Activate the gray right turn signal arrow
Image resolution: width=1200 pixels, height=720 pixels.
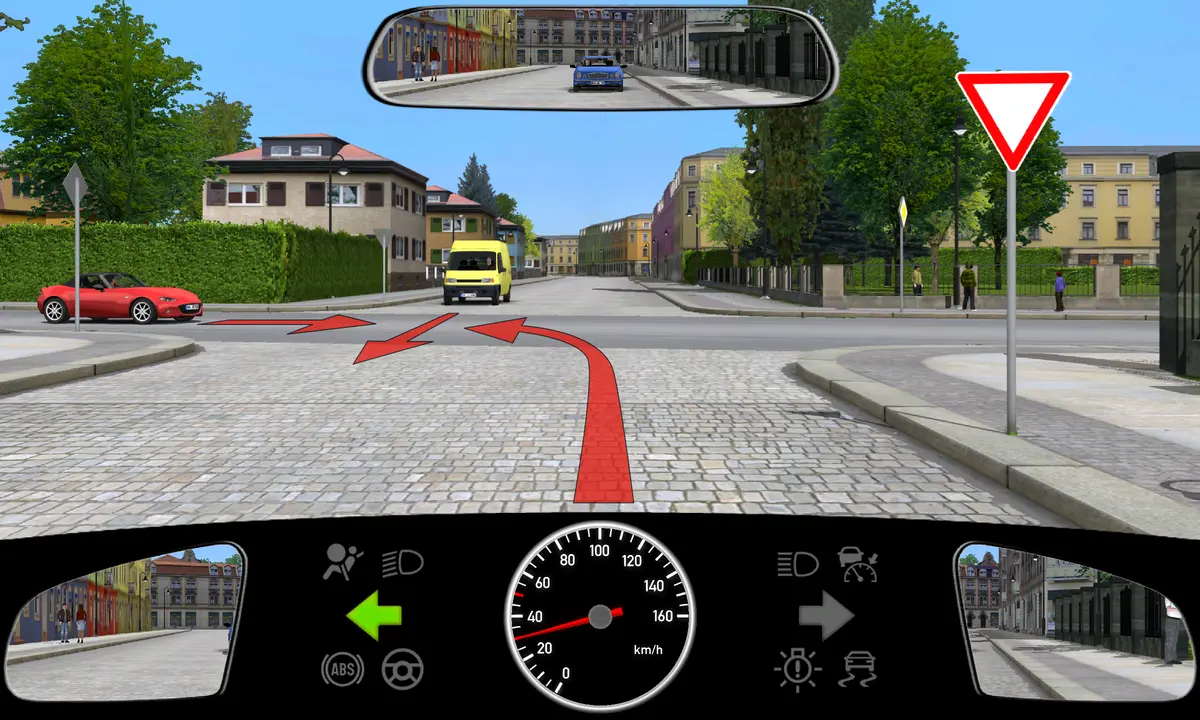(825, 616)
